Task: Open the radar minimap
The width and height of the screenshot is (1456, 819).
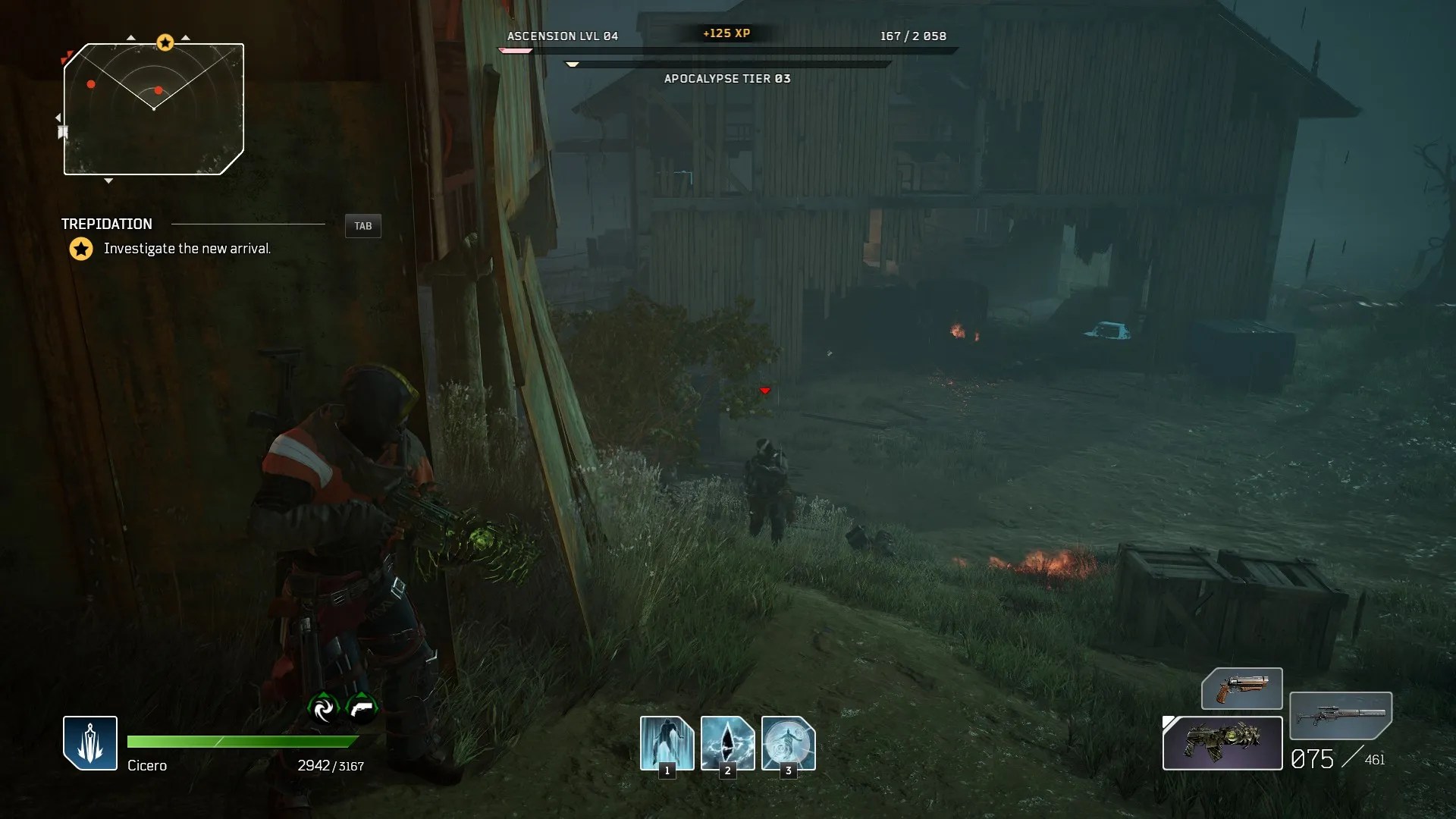Action: tap(154, 109)
